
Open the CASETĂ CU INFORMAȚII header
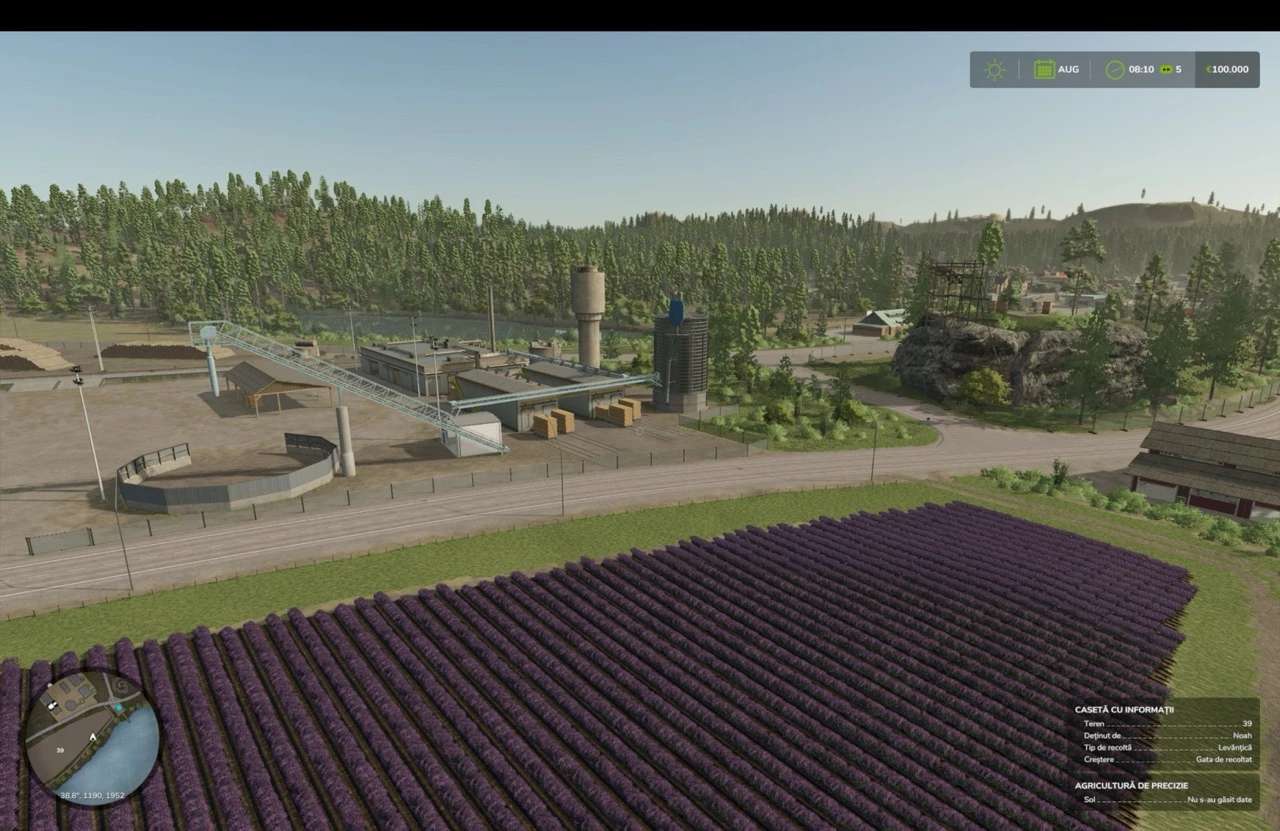(1125, 709)
